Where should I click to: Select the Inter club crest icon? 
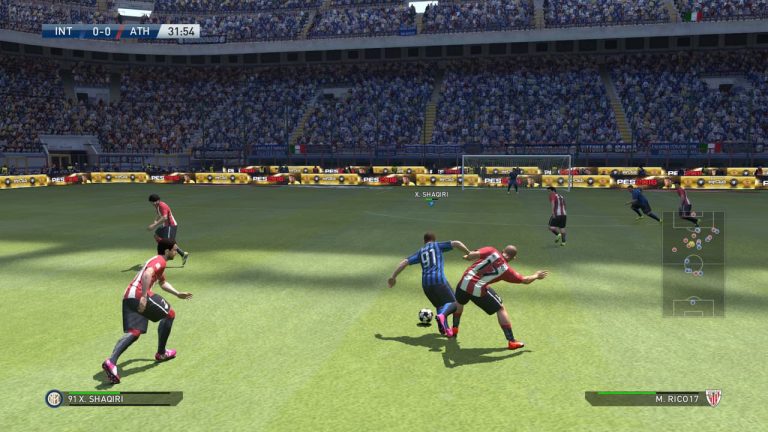(54, 398)
